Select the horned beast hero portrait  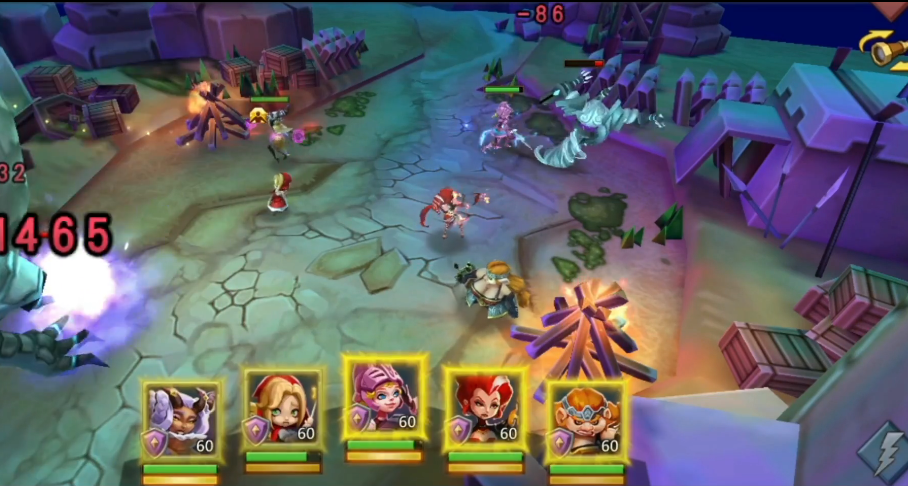[181, 419]
